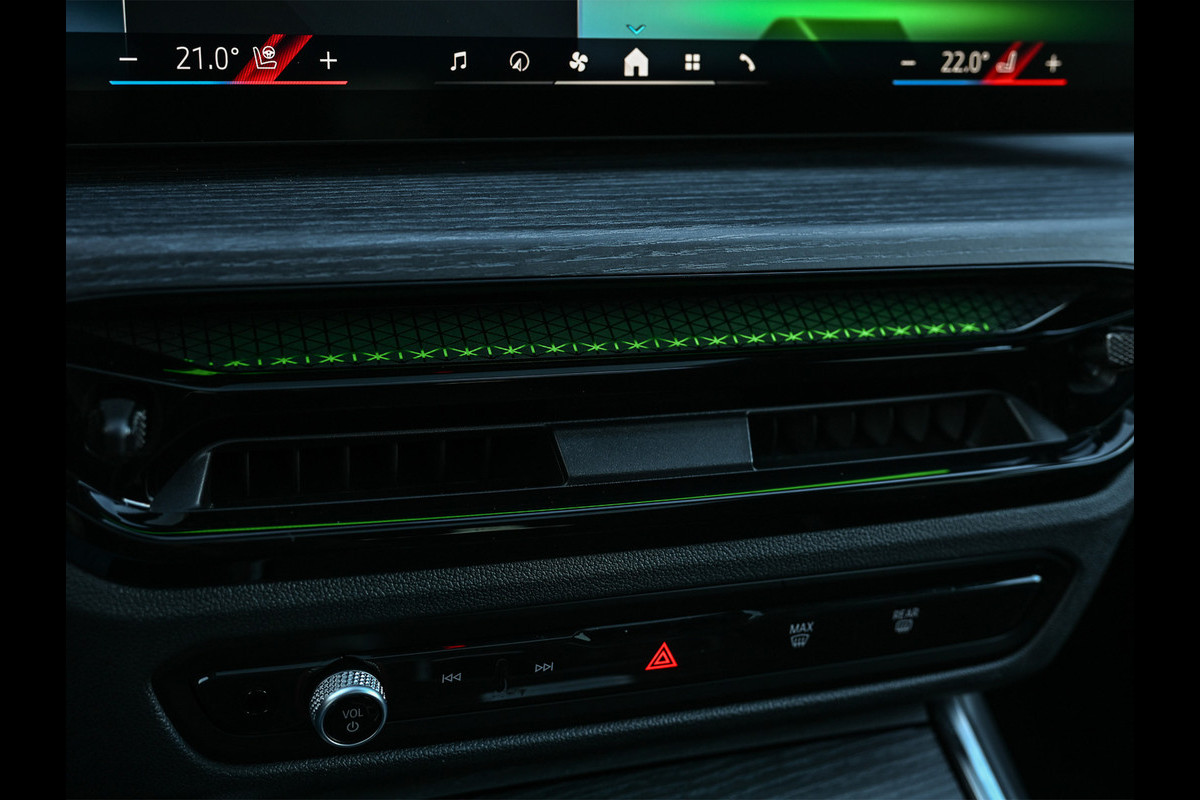Increase the driver side 21.0° temperature
This screenshot has height=800, width=1200.
coord(328,60)
